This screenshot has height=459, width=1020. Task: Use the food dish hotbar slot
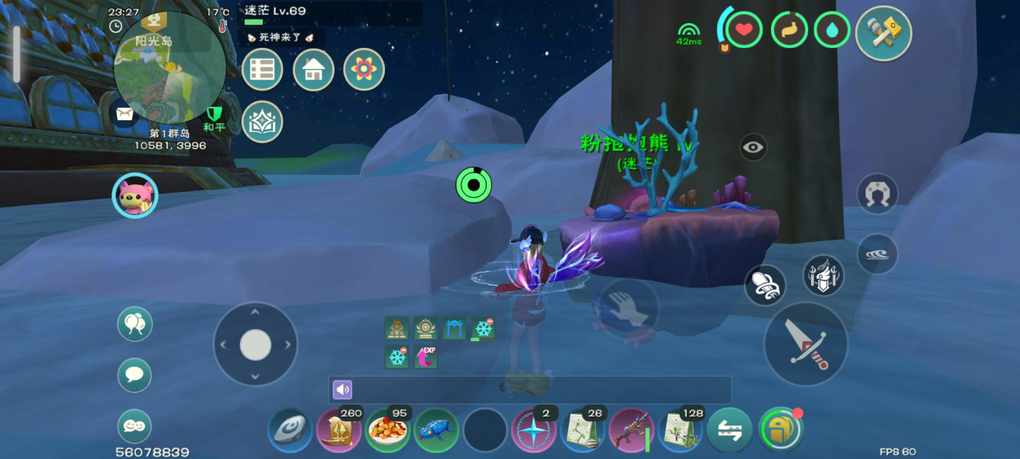click(x=387, y=431)
